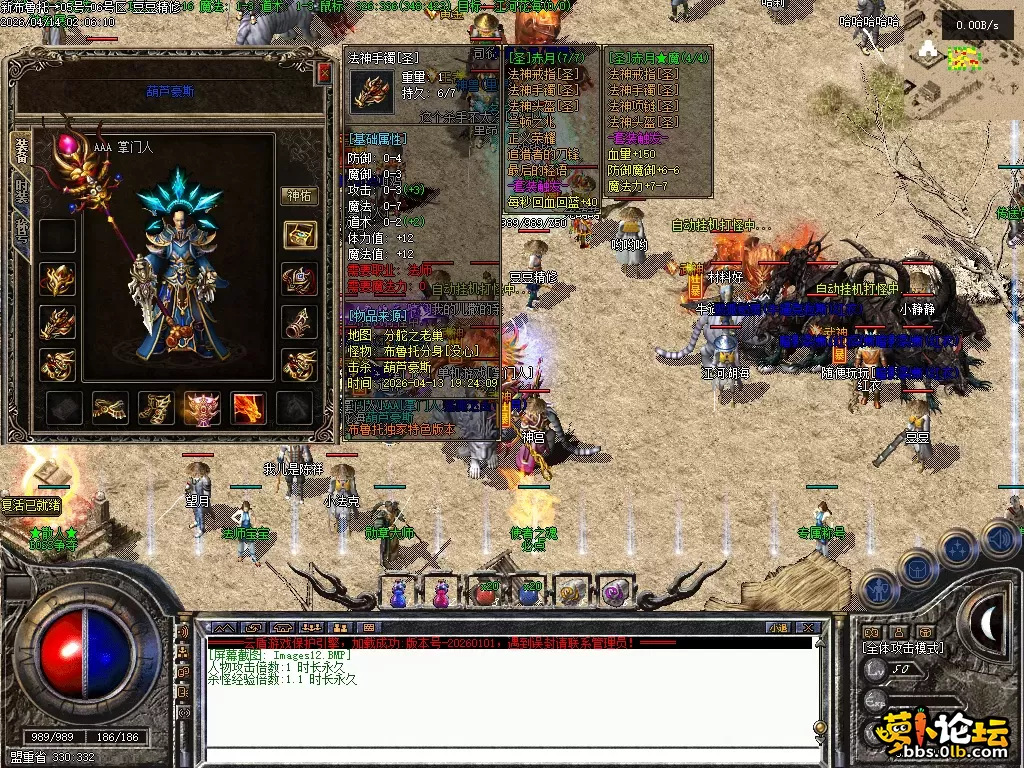Image resolution: width=1024 pixels, height=768 pixels.
Task: Close the chat window with X
Action: [808, 628]
